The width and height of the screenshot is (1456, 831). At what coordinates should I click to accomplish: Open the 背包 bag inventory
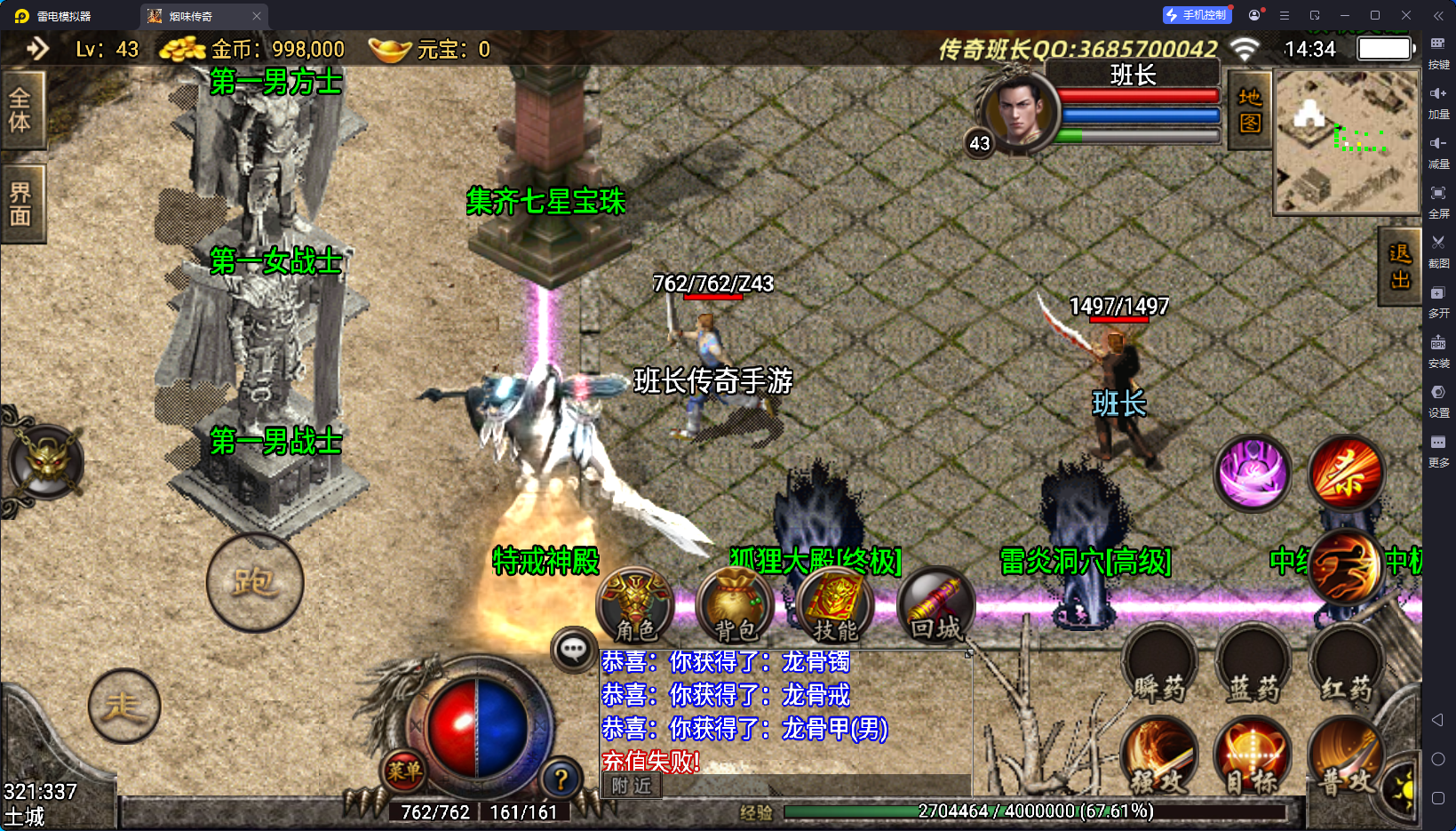tap(736, 606)
